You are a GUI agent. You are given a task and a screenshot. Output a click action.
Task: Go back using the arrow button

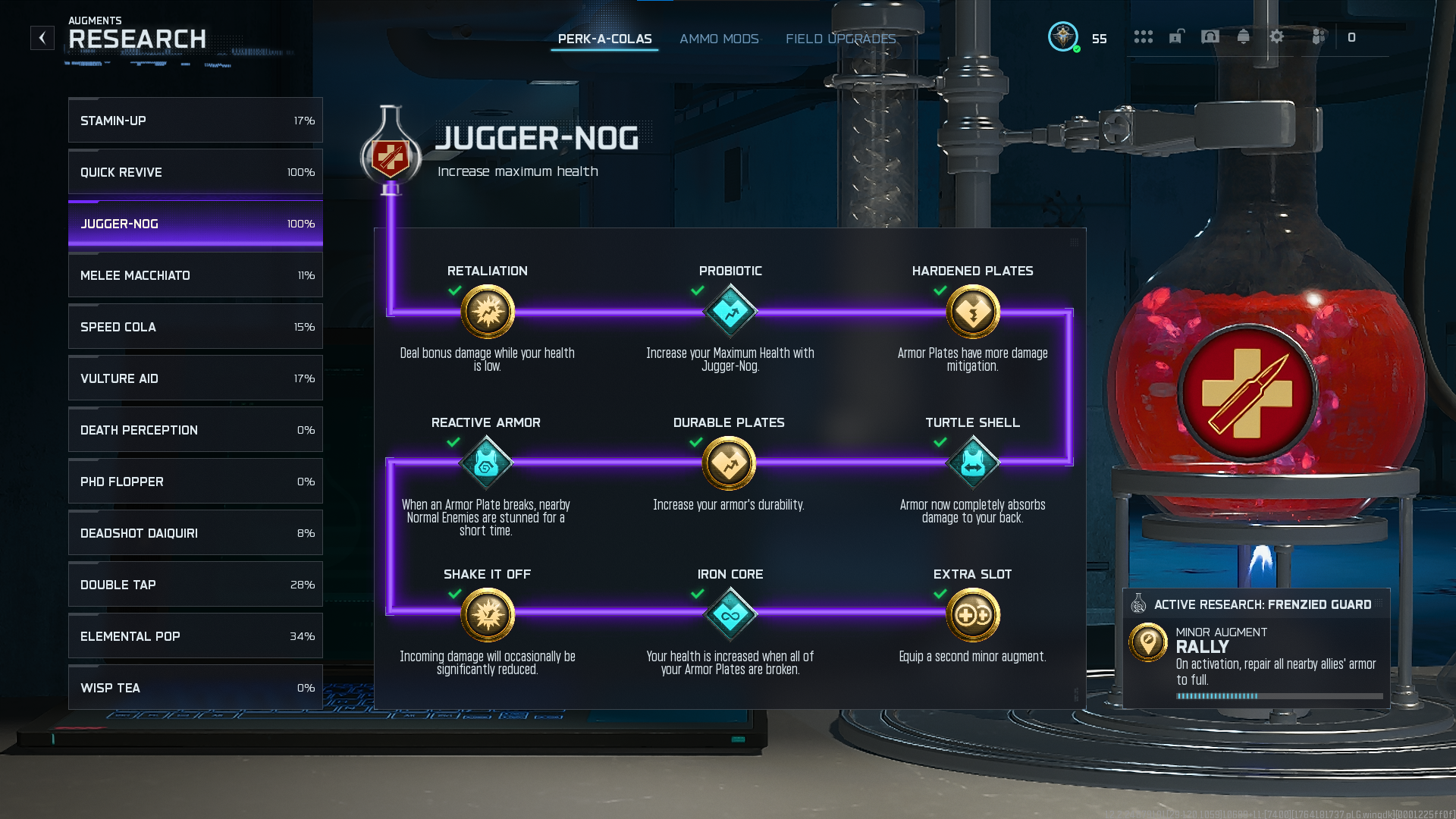click(x=42, y=38)
